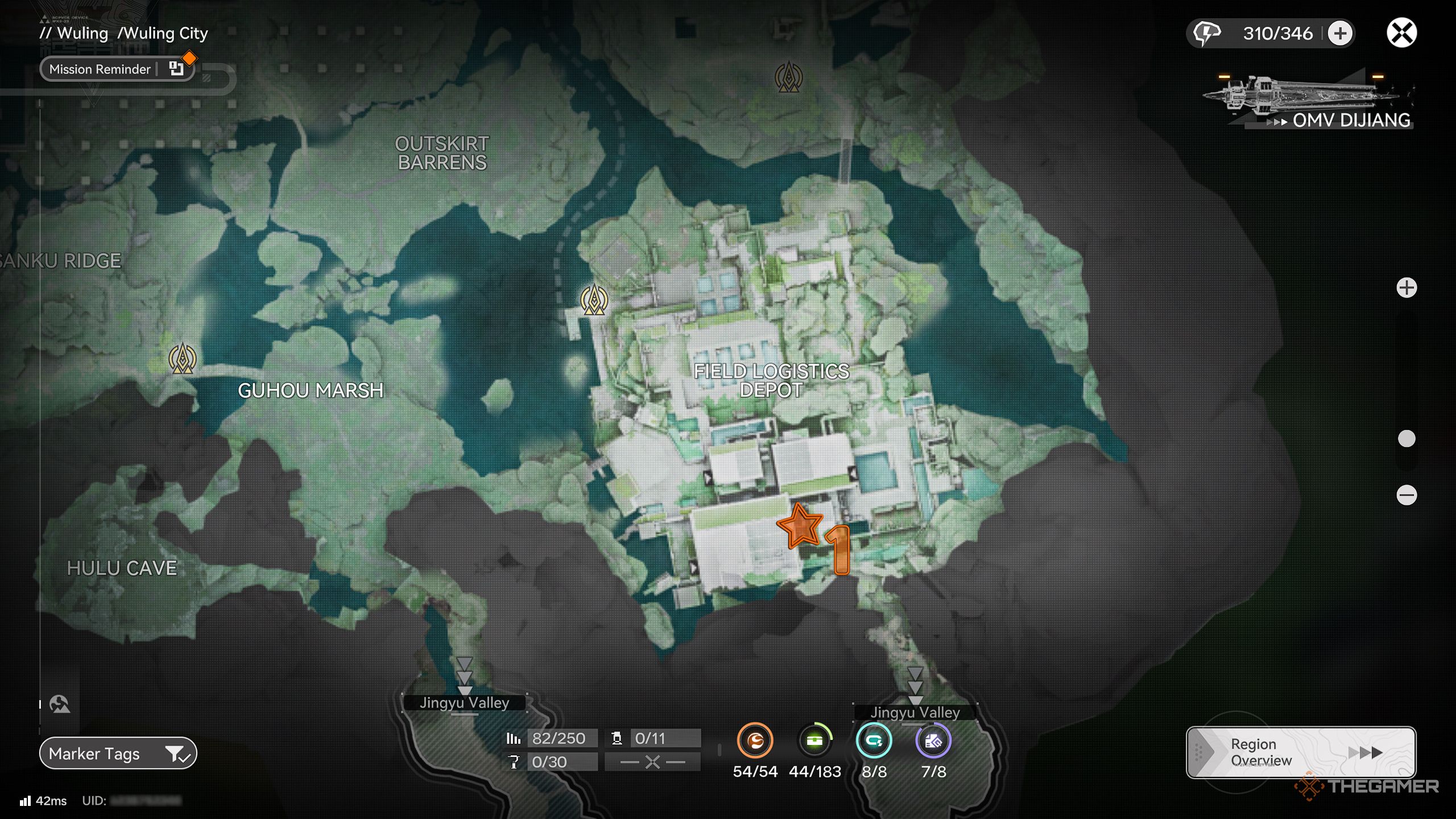Click the map view icon above Marker Tags
The image size is (1456, 819).
tap(60, 704)
